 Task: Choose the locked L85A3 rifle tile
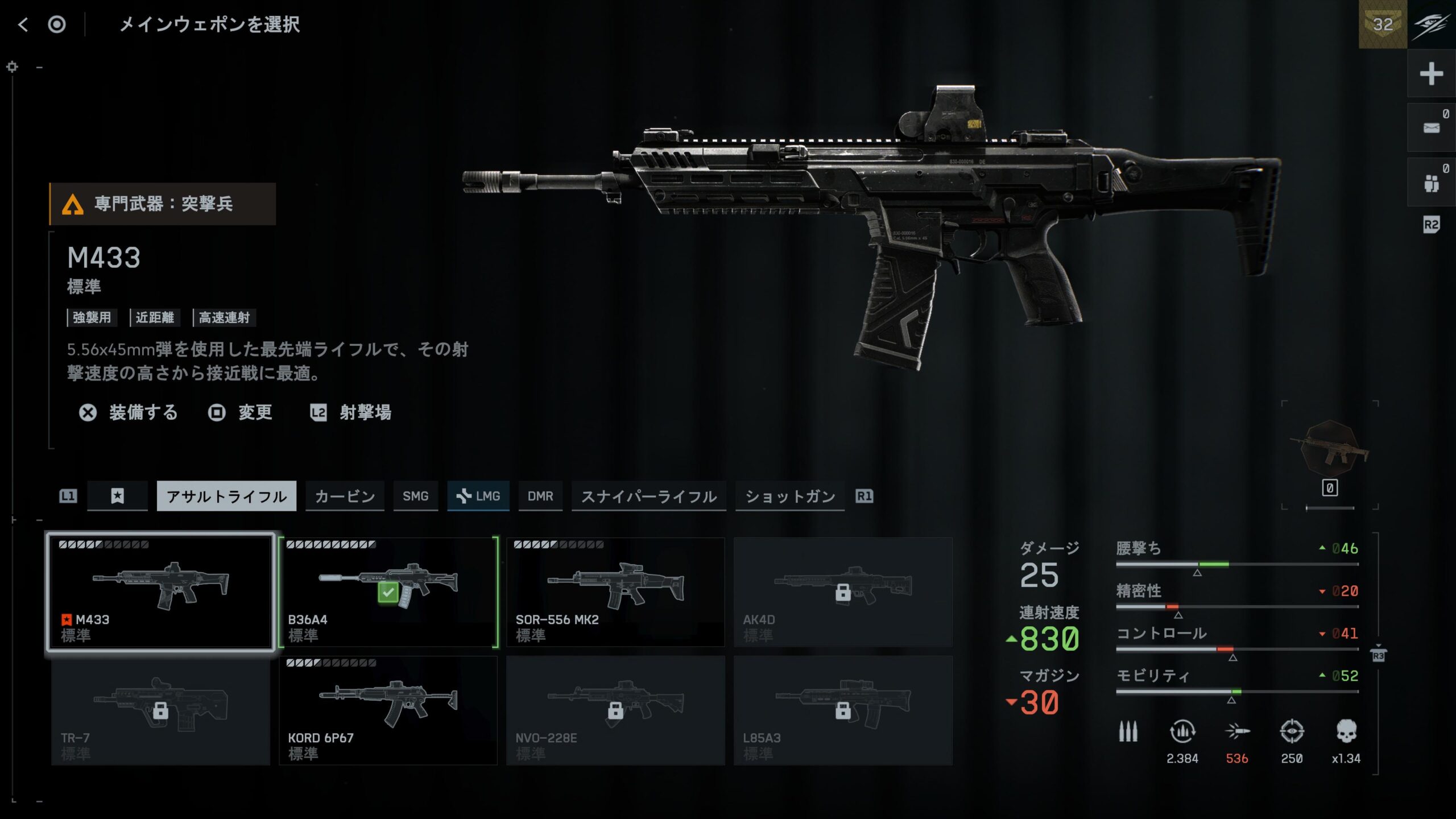point(843,710)
